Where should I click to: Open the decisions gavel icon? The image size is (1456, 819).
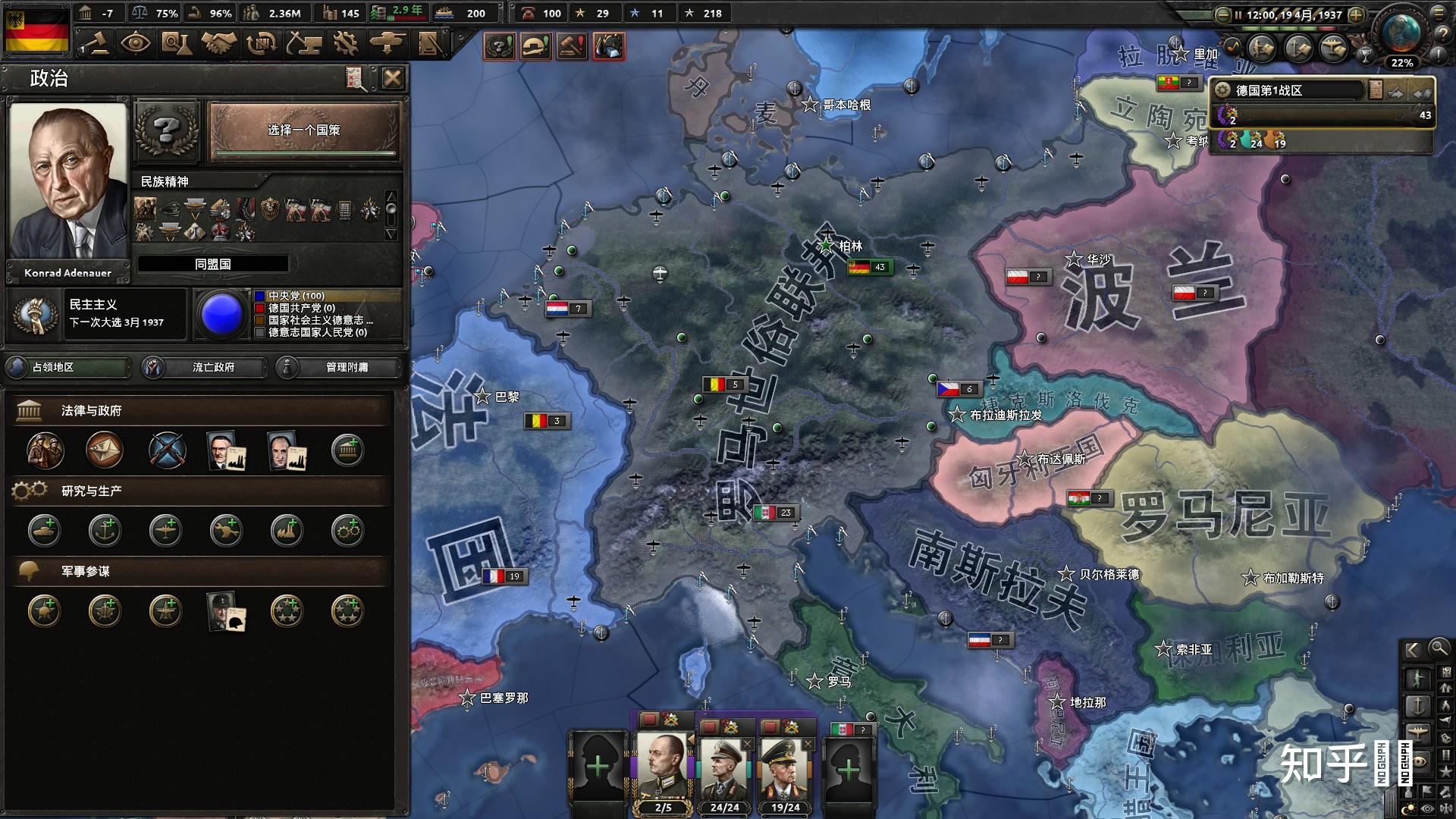coord(96,43)
